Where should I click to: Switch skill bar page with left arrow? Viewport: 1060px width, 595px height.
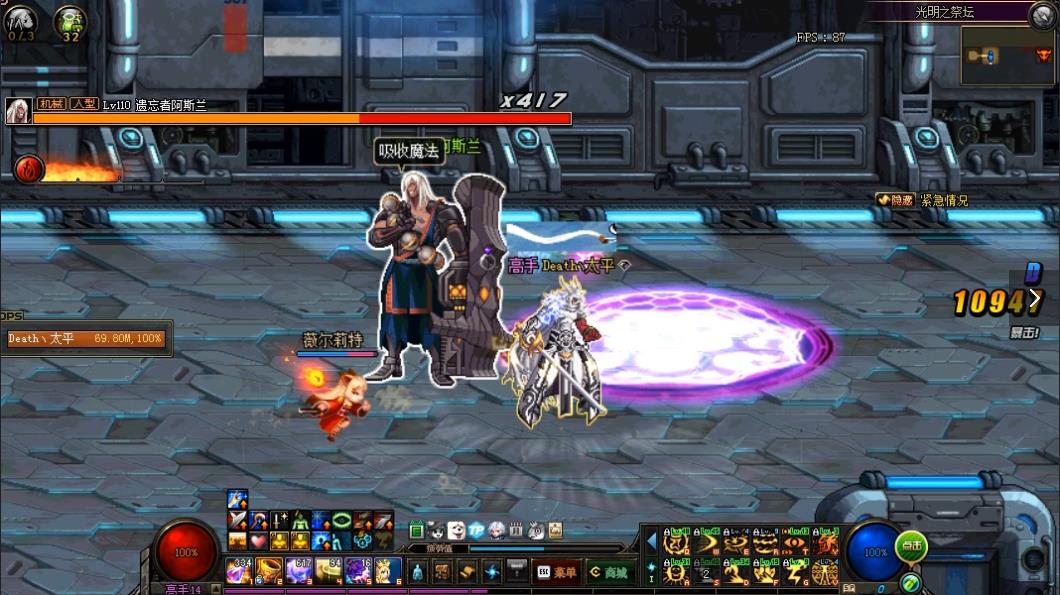click(651, 542)
